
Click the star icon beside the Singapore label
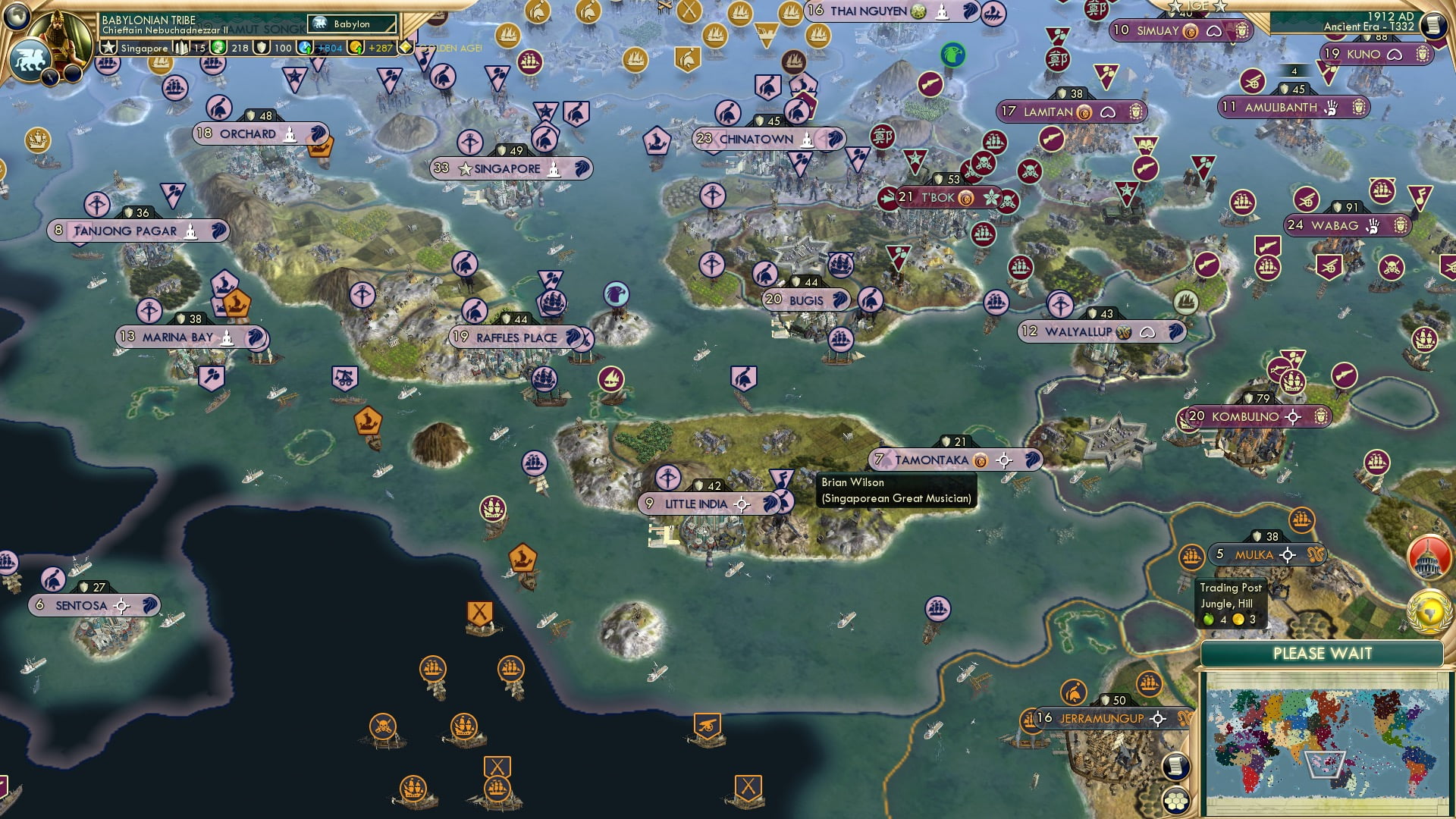click(x=107, y=47)
